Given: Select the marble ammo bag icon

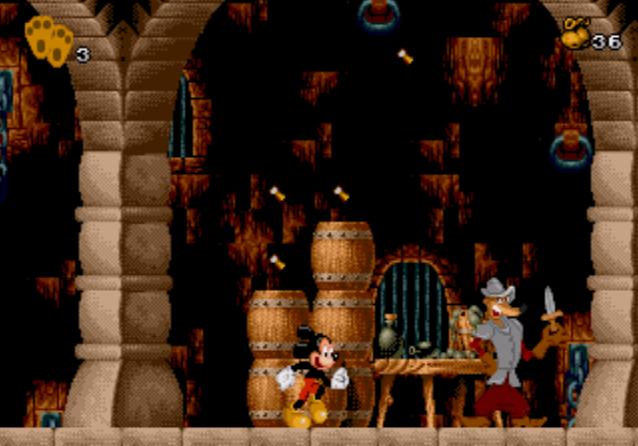Looking at the screenshot, I should (574, 34).
